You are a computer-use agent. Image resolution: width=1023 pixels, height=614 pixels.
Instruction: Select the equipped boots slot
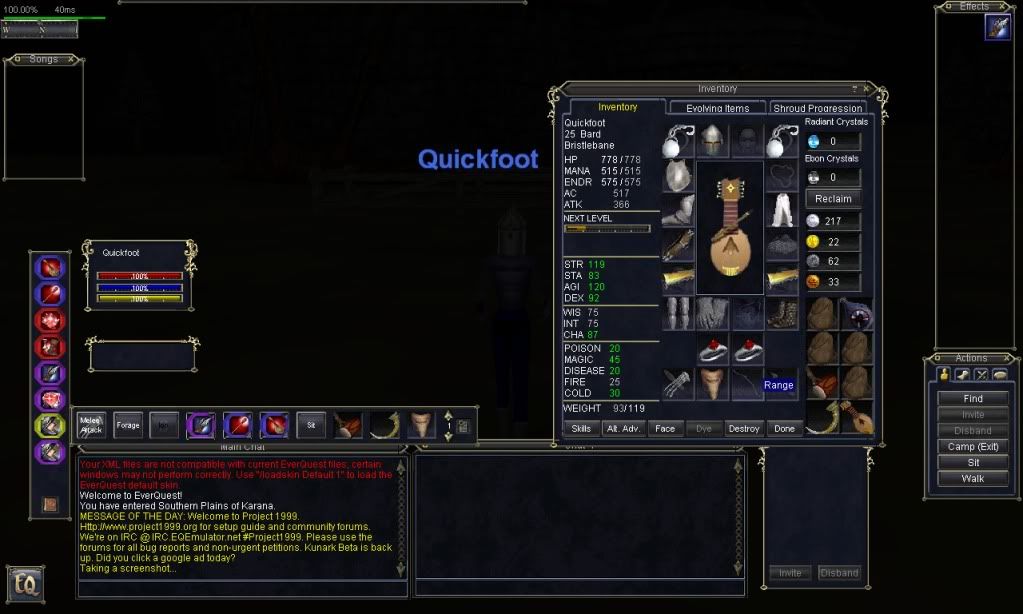(x=781, y=313)
